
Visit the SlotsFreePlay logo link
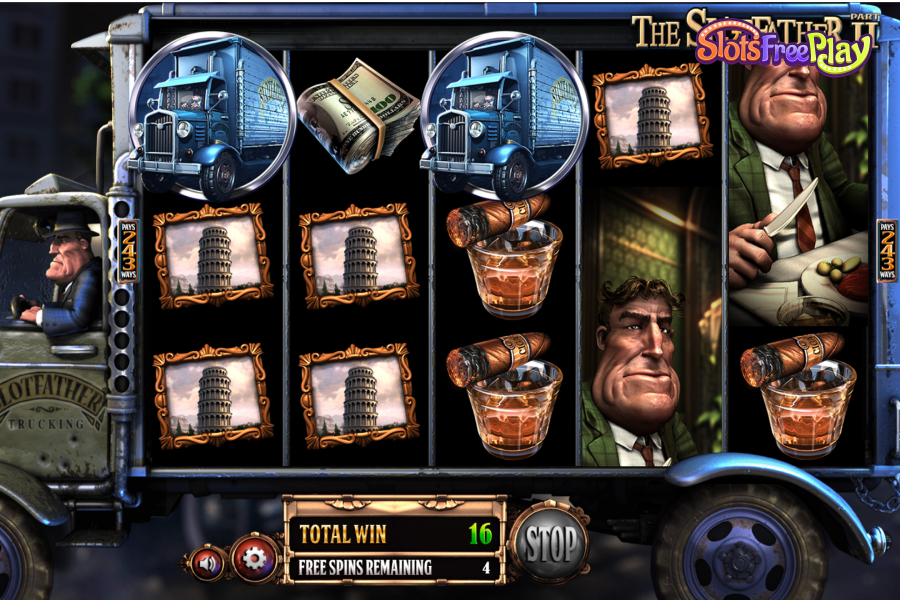(781, 45)
